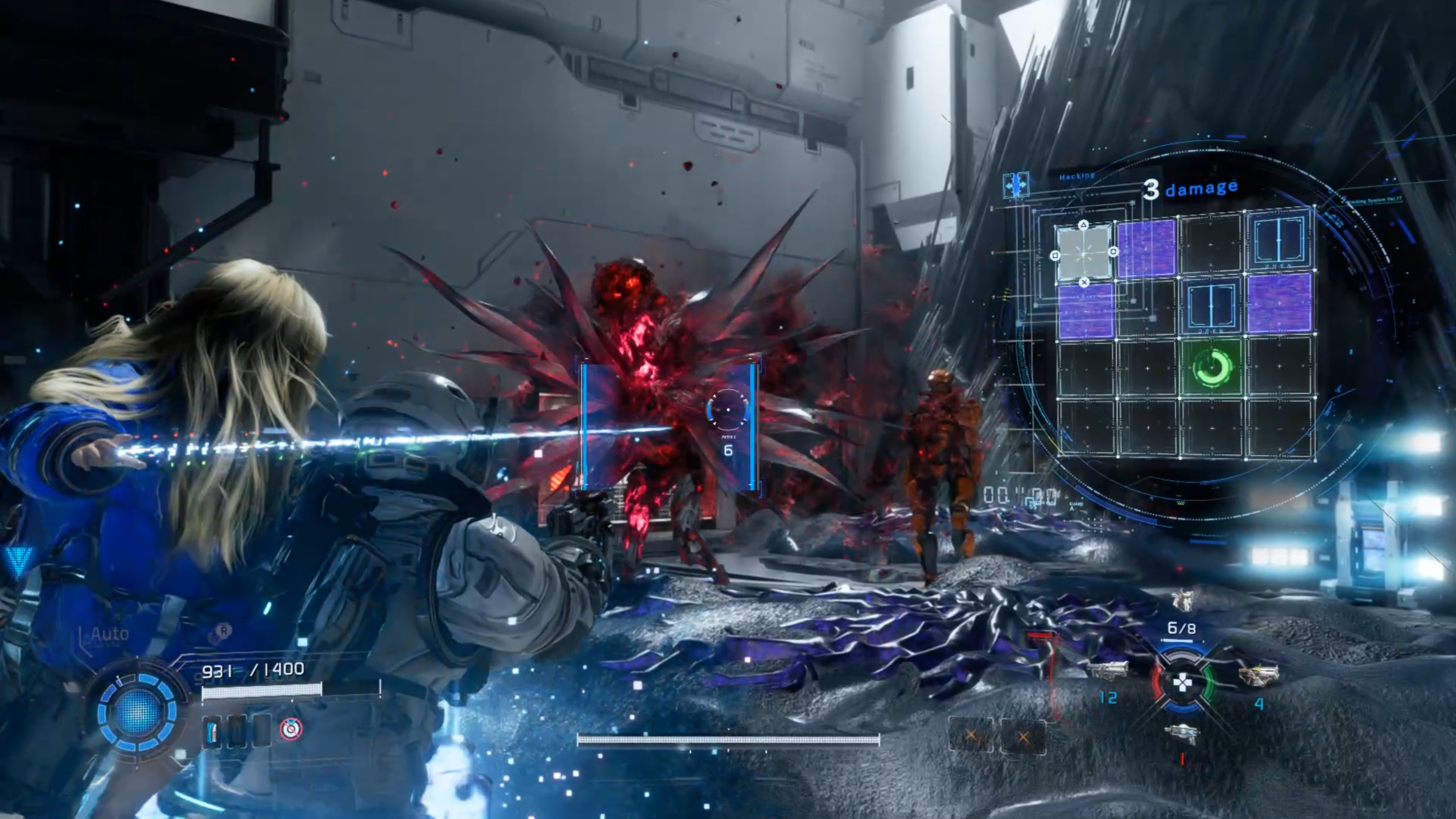Click the grey cursor tile in hacking grid
1456x819 pixels.
pyautogui.click(x=1083, y=253)
